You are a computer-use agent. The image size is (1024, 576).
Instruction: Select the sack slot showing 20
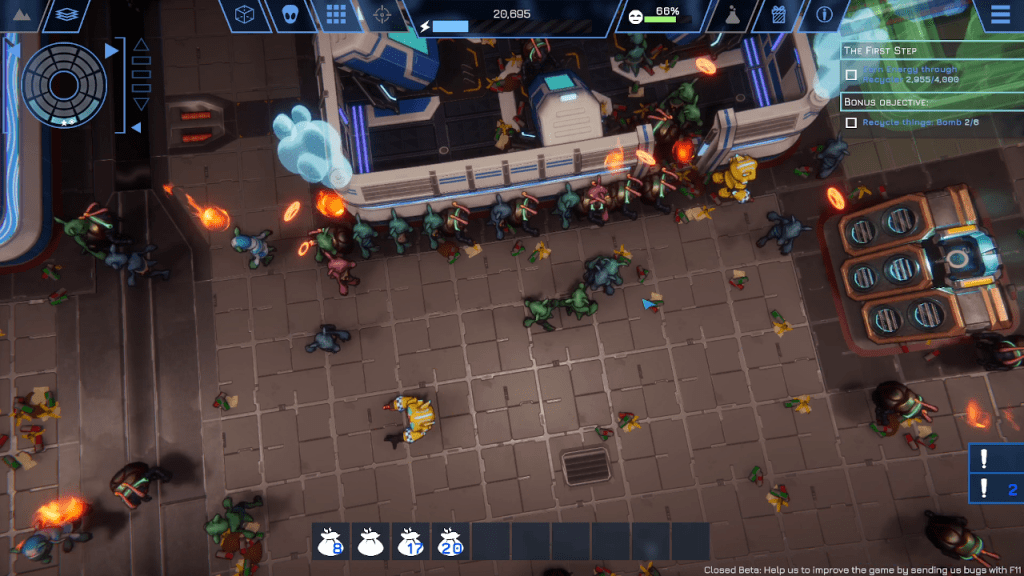449,541
